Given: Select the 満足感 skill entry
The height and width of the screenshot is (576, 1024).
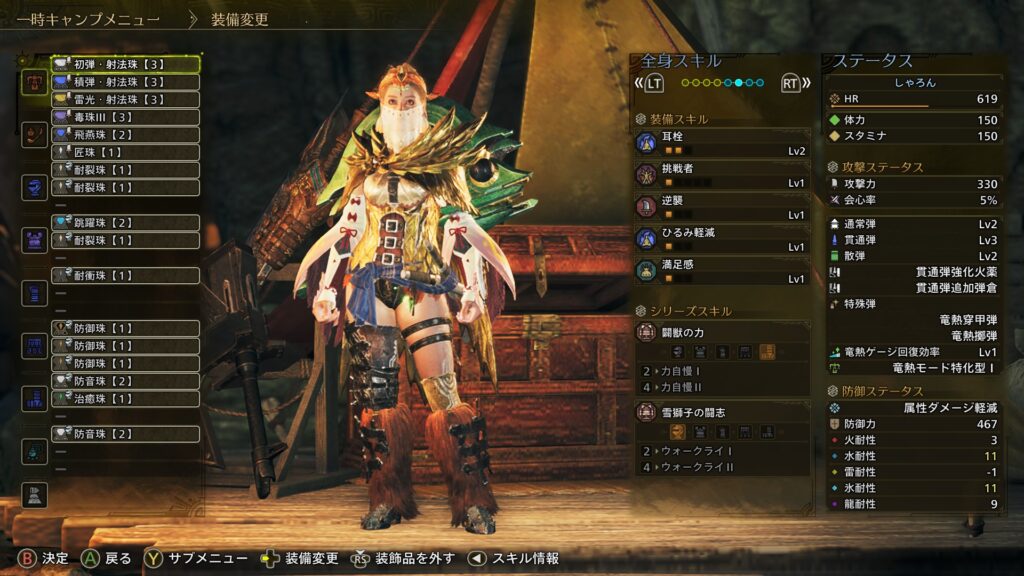Looking at the screenshot, I should coord(723,271).
